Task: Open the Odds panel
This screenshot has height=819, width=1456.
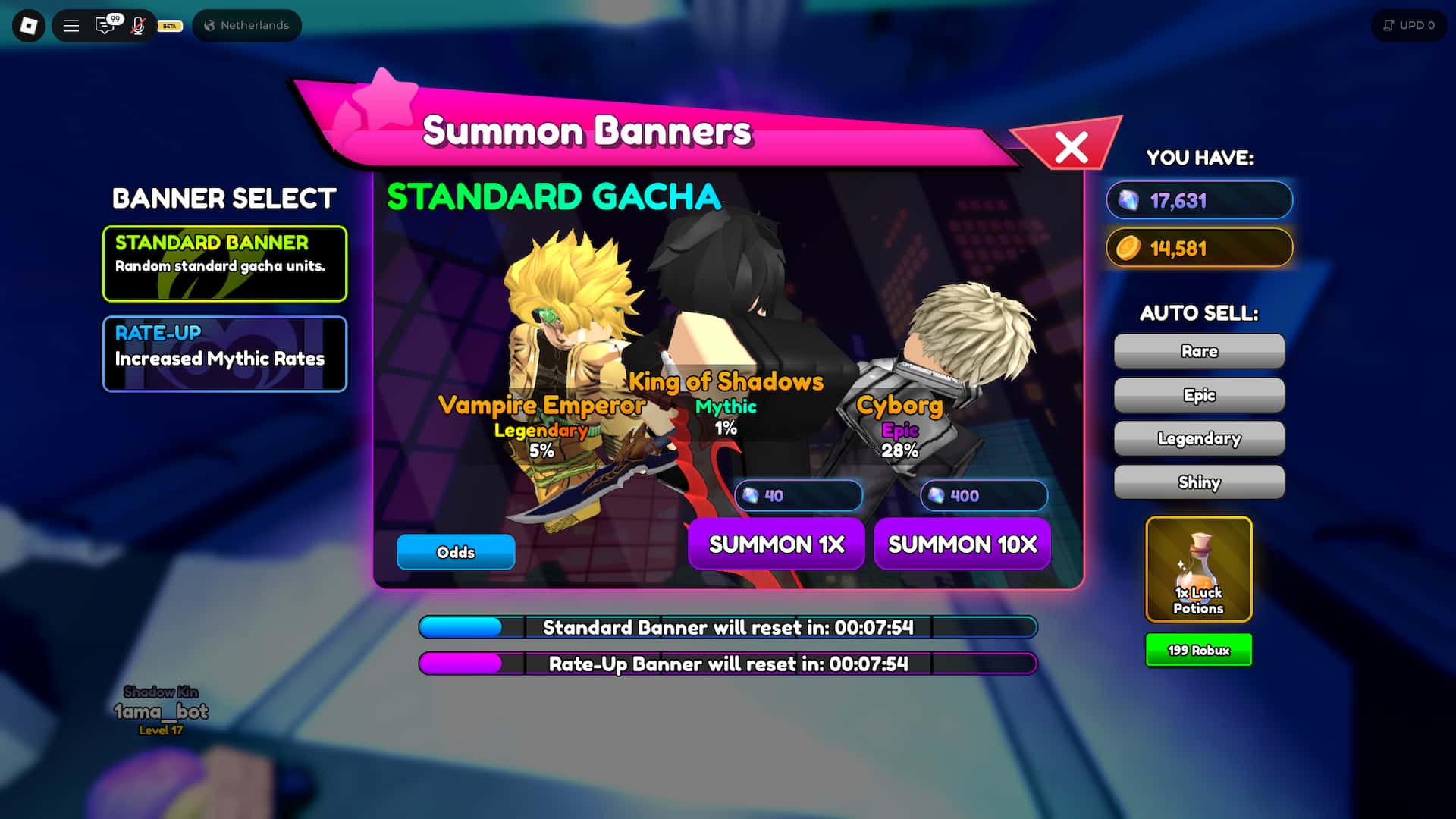Action: coord(455,552)
